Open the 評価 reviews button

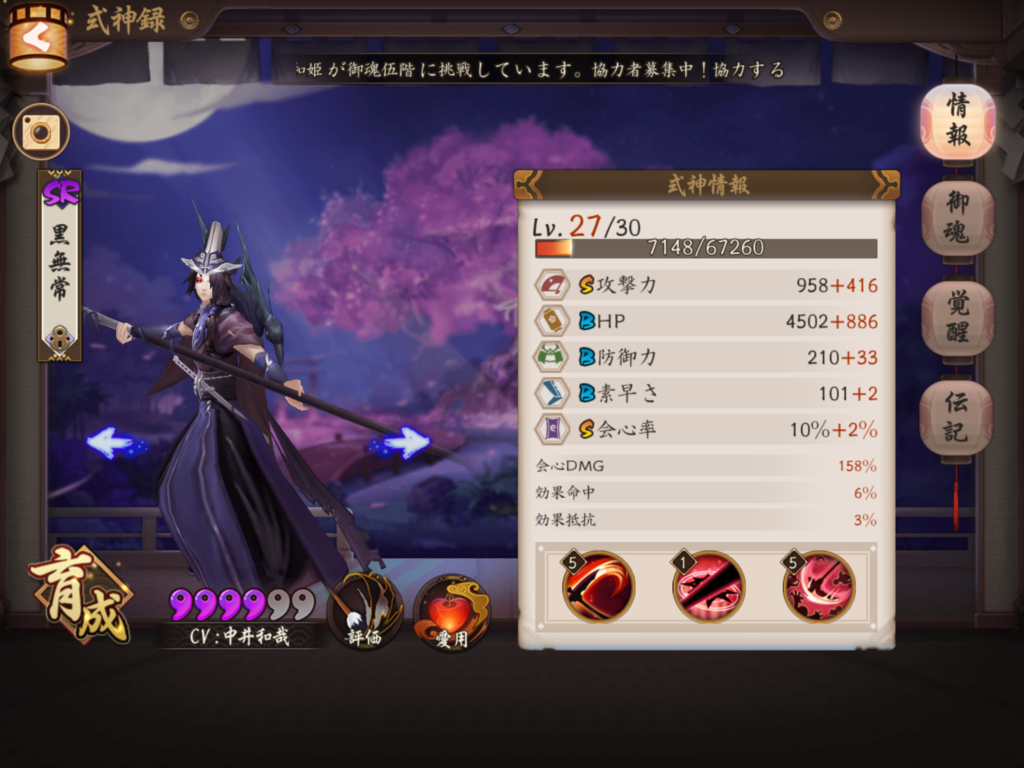pyautogui.click(x=364, y=610)
